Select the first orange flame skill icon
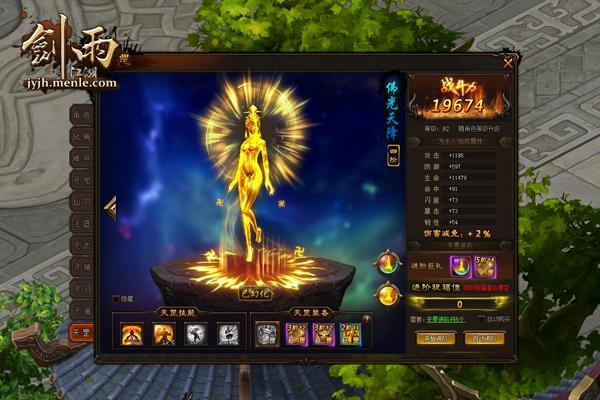Image resolution: width=600 pixels, height=400 pixels. tap(132, 334)
